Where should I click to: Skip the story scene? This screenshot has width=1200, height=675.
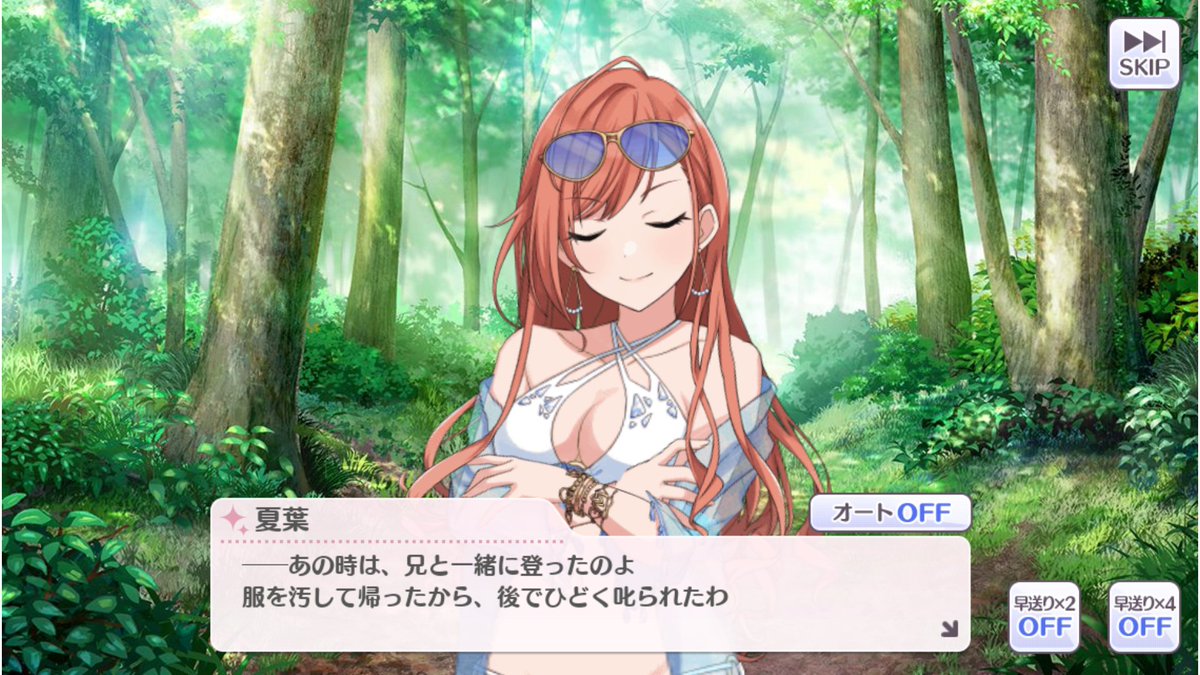click(x=1144, y=53)
